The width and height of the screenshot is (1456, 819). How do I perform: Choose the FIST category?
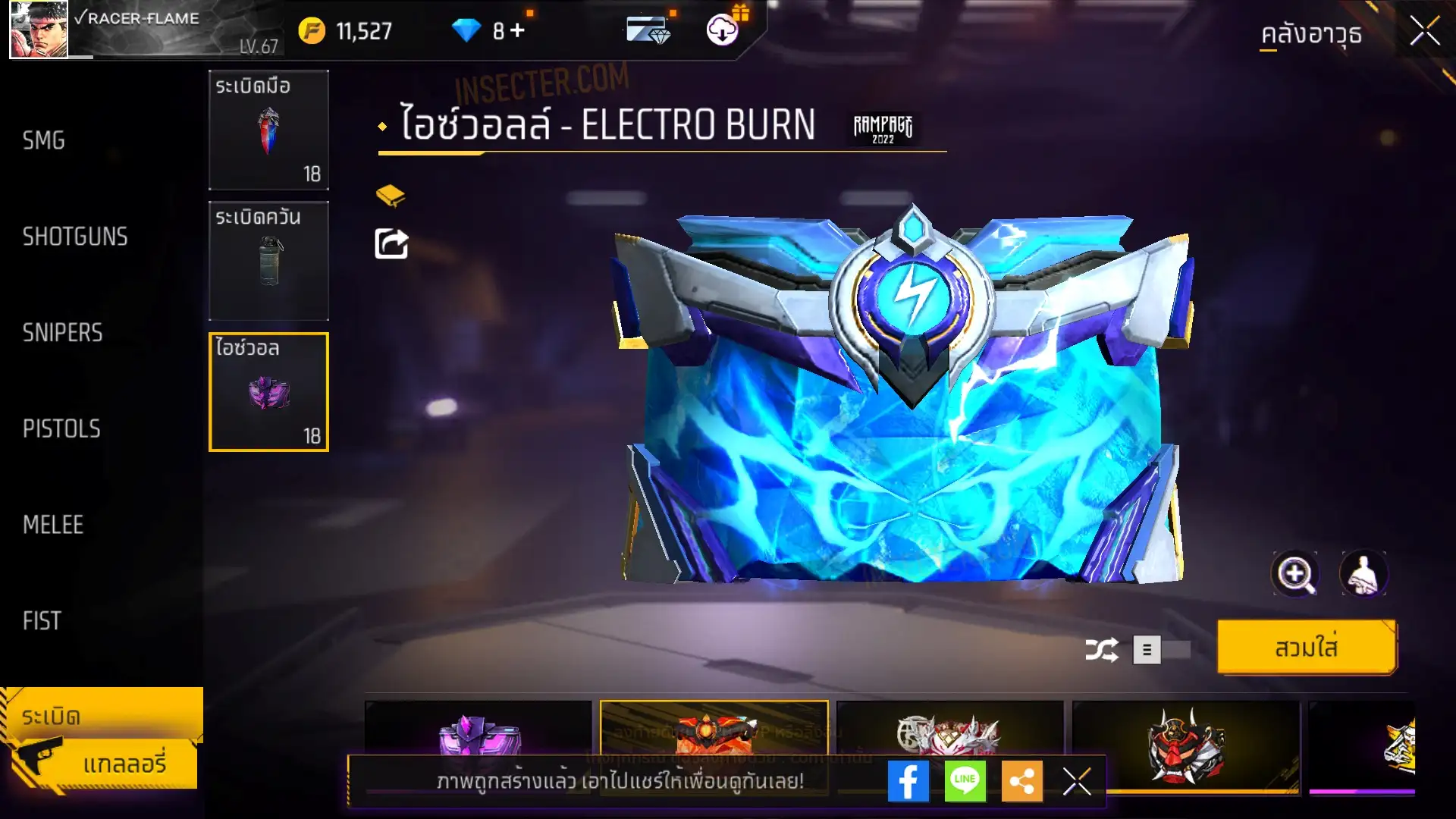[x=42, y=621]
